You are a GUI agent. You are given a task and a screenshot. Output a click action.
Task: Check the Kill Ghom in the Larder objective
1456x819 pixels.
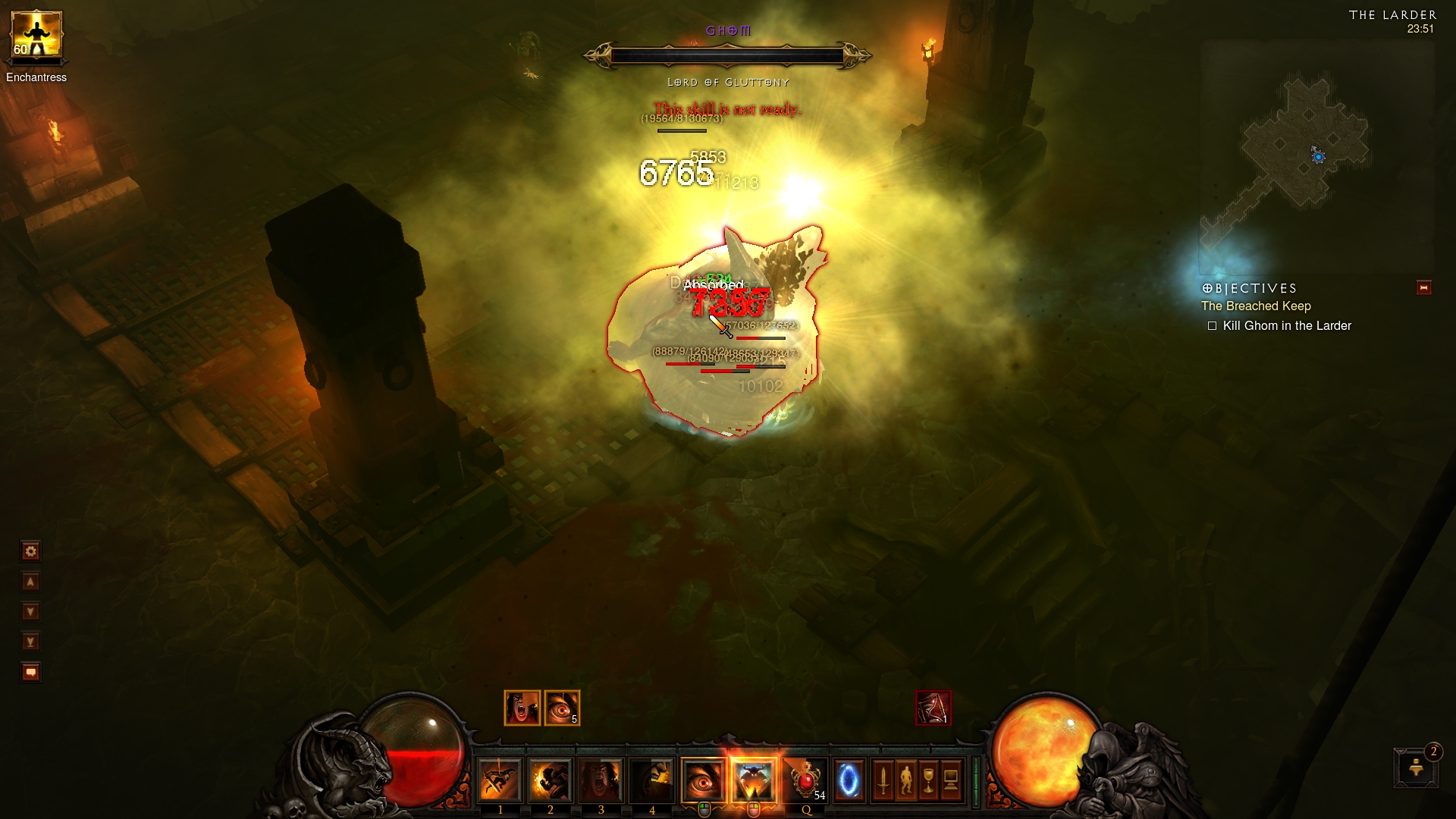tap(1279, 325)
